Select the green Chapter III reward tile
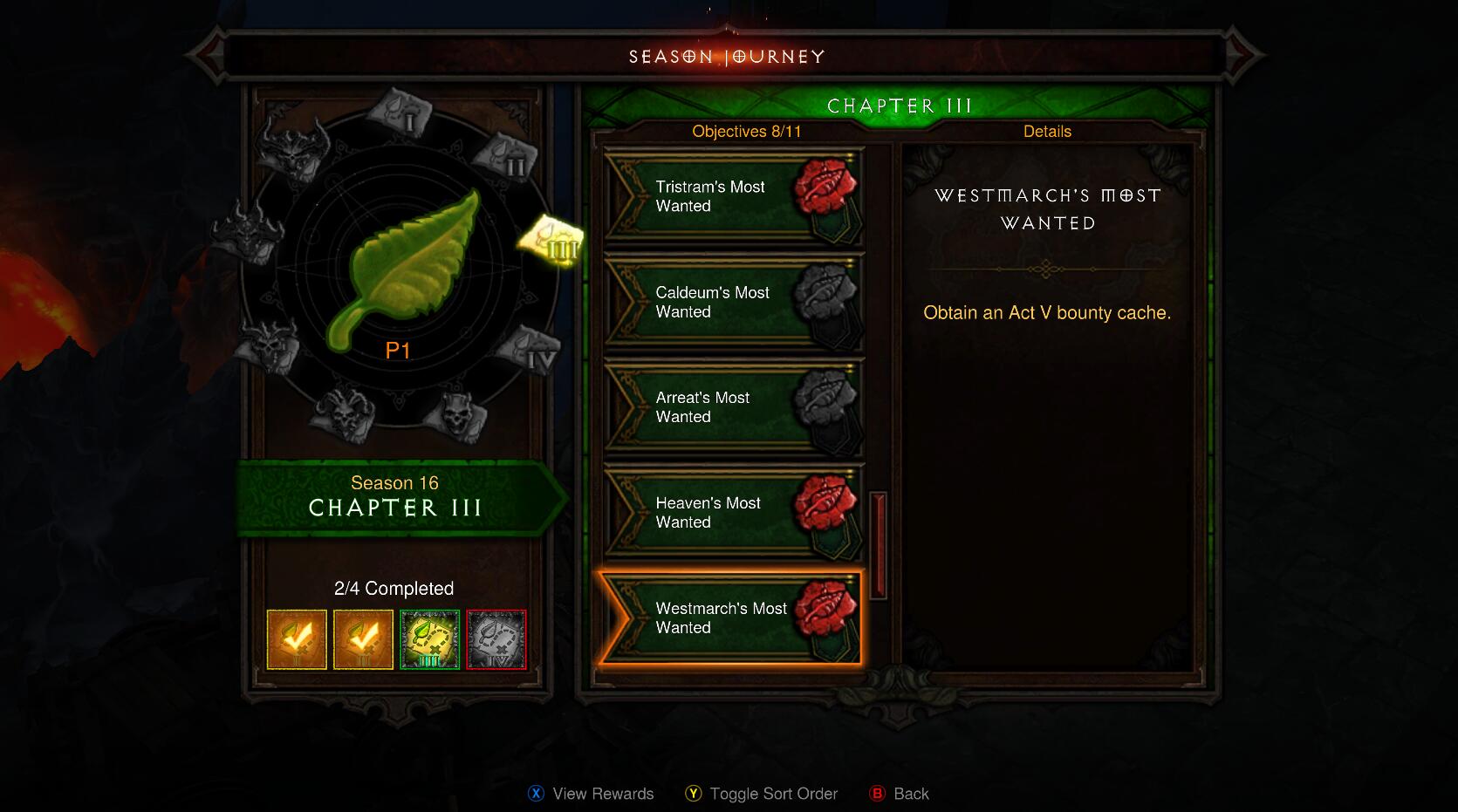This screenshot has width=1458, height=812. [x=429, y=639]
